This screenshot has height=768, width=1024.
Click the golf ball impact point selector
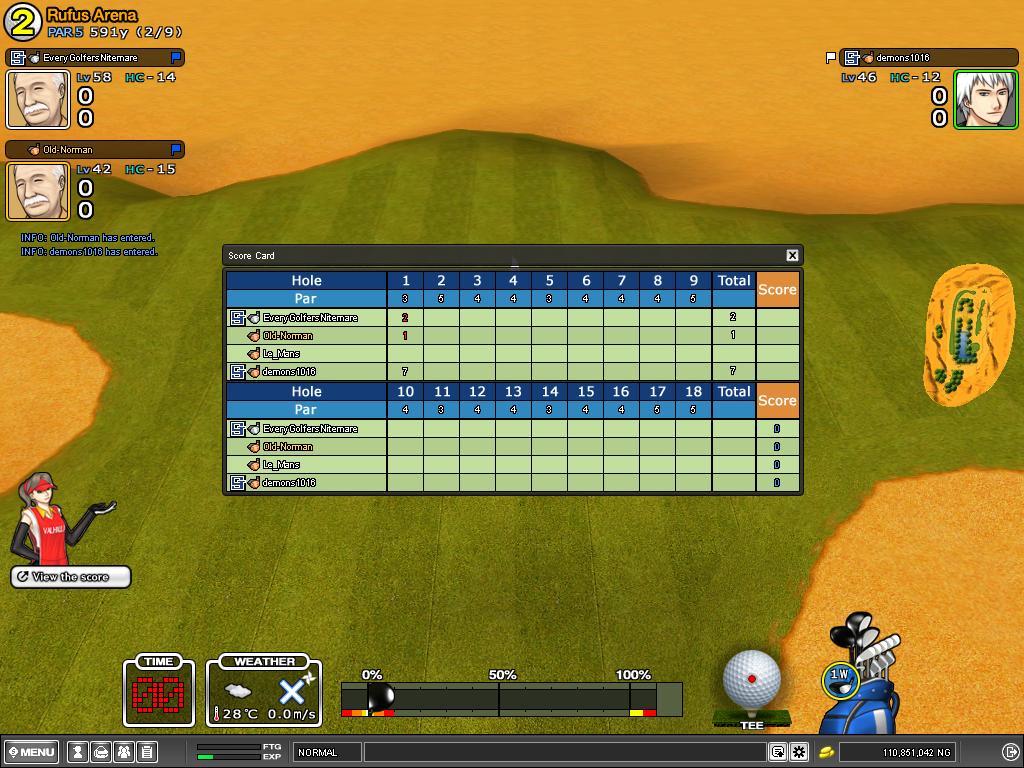click(751, 679)
